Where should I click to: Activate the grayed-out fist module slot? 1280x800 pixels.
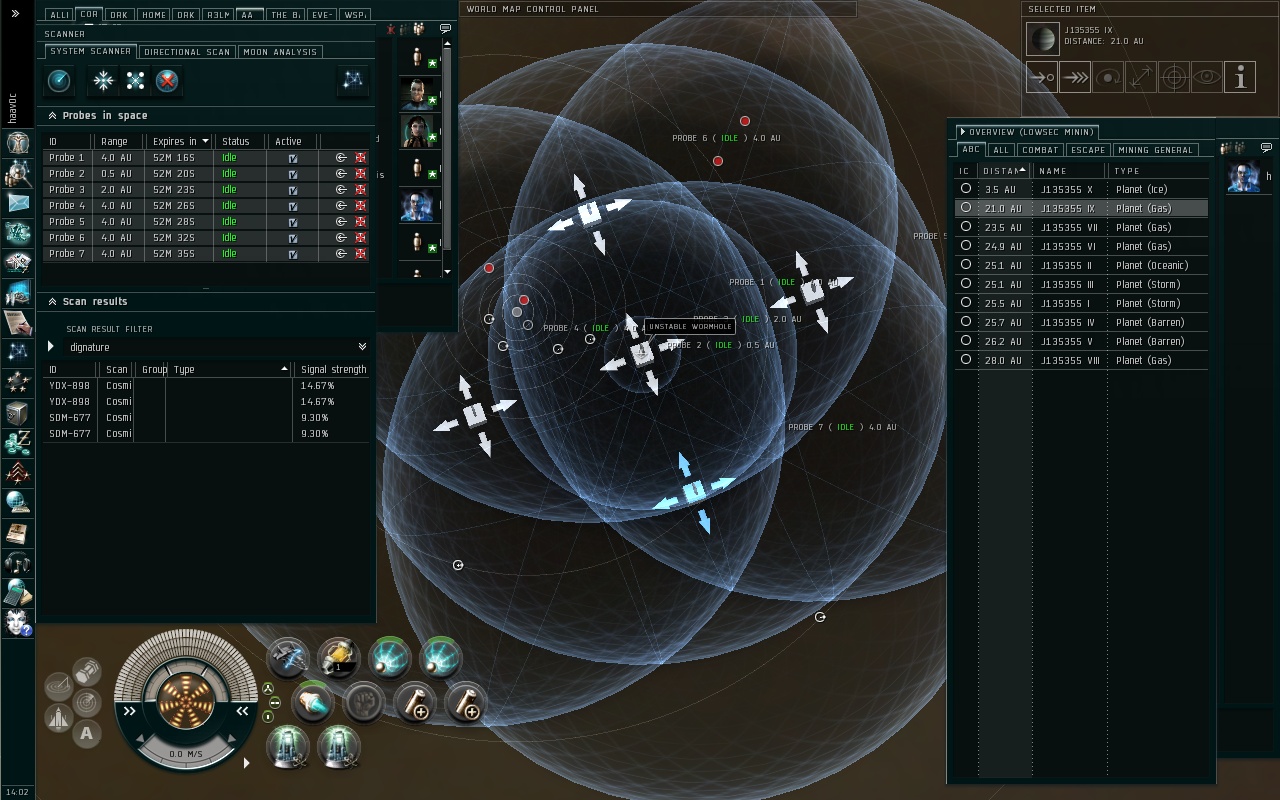pyautogui.click(x=363, y=703)
